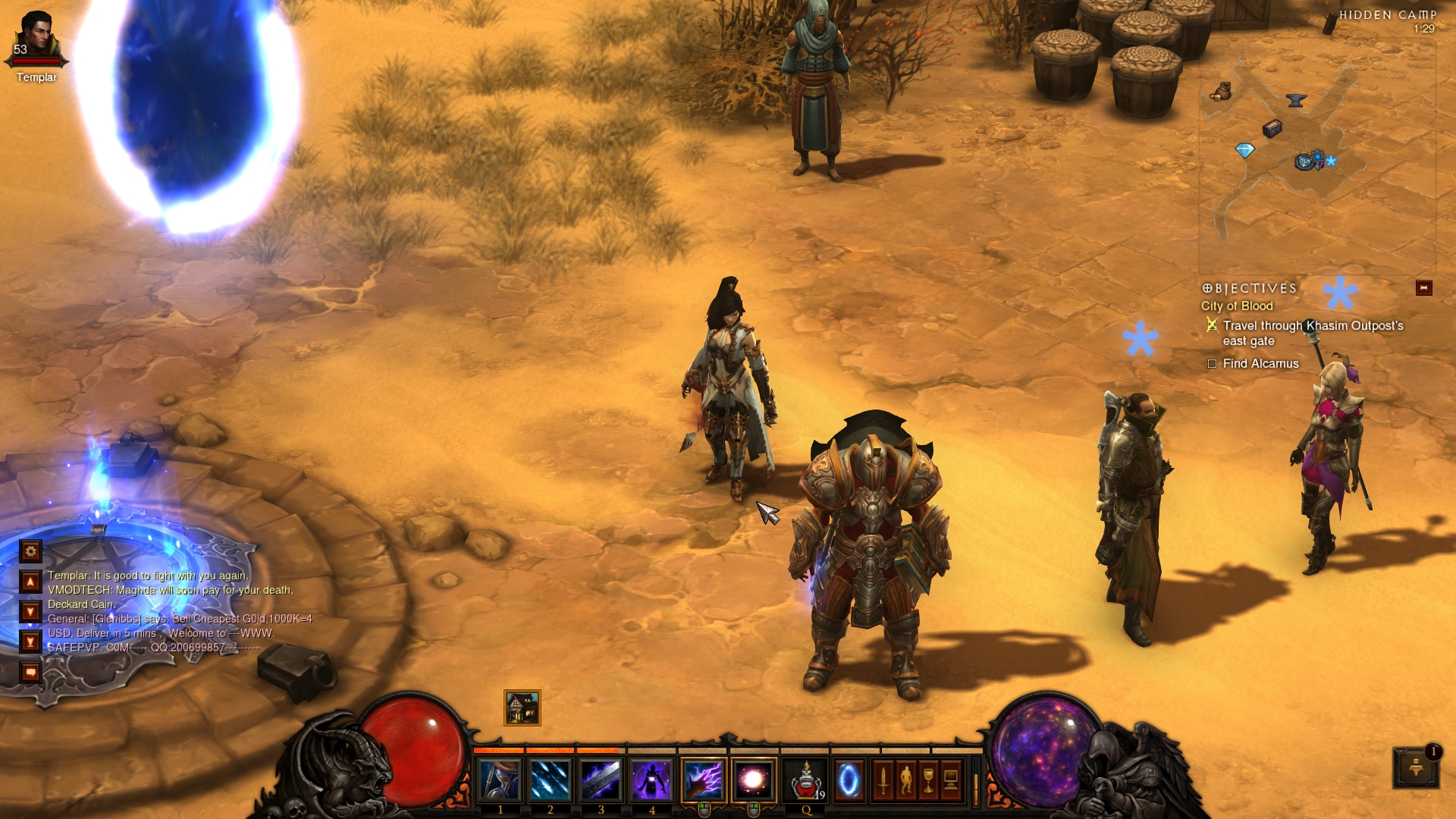The height and width of the screenshot is (819, 1456).
Task: Activate the purple glowing figure skill
Action: (x=651, y=780)
